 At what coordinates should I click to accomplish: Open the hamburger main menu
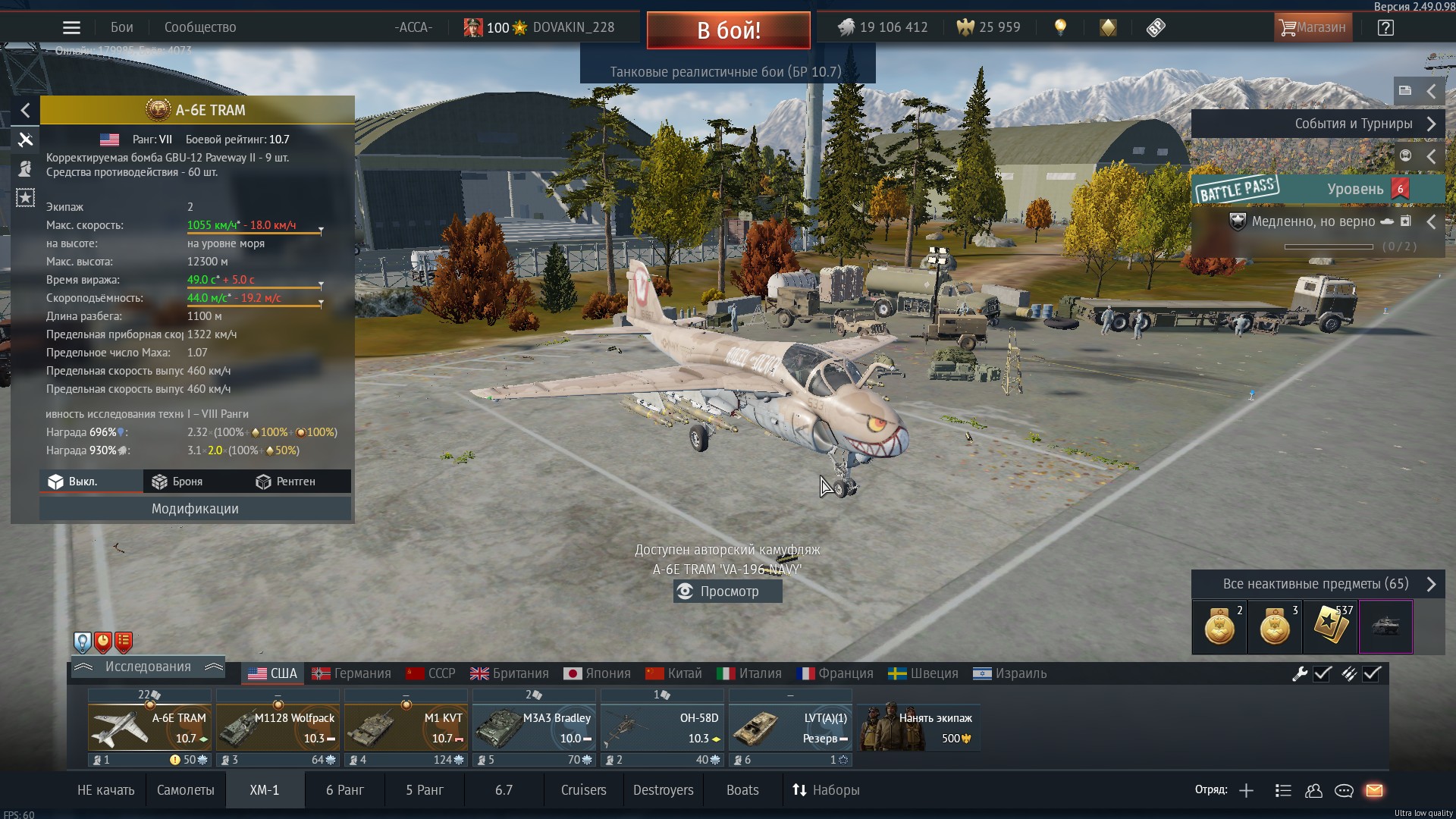tap(71, 28)
